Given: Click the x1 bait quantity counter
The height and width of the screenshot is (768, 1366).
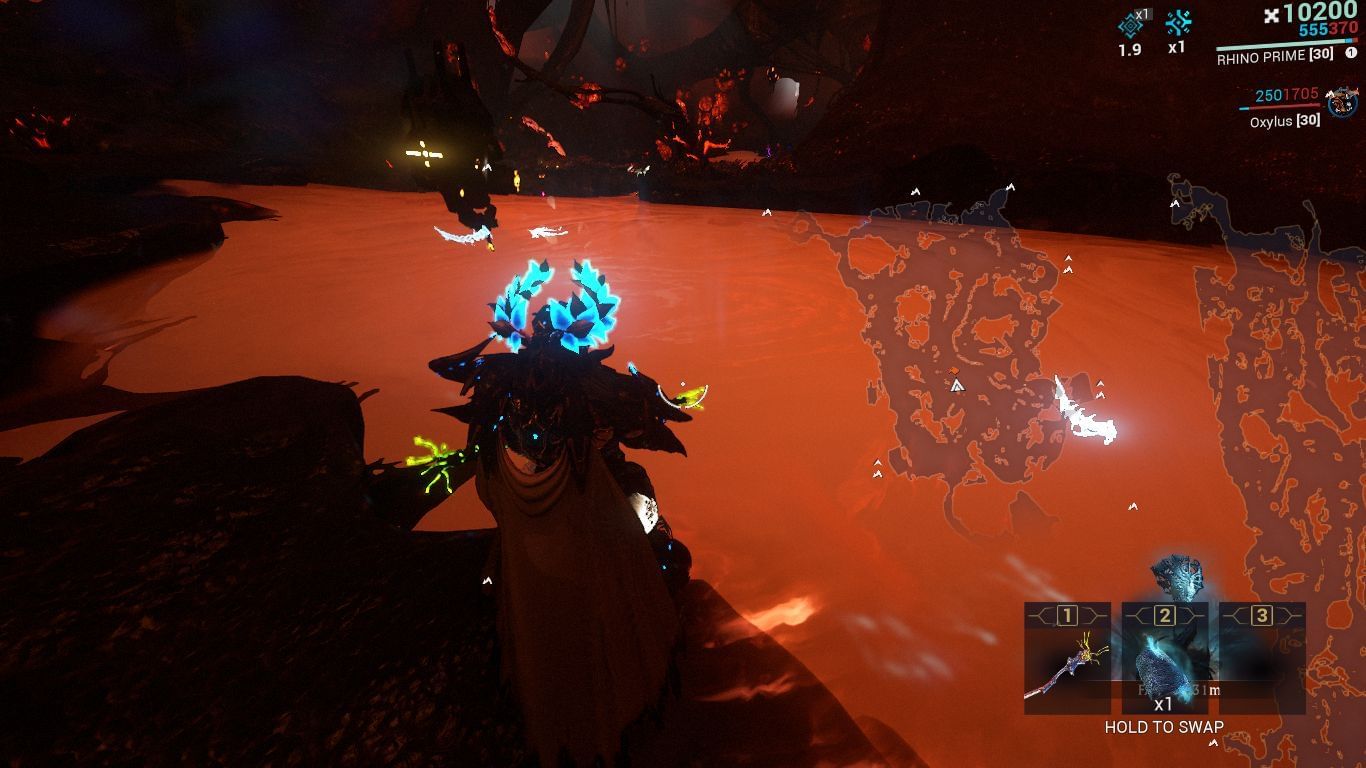Looking at the screenshot, I should (x=1164, y=703).
